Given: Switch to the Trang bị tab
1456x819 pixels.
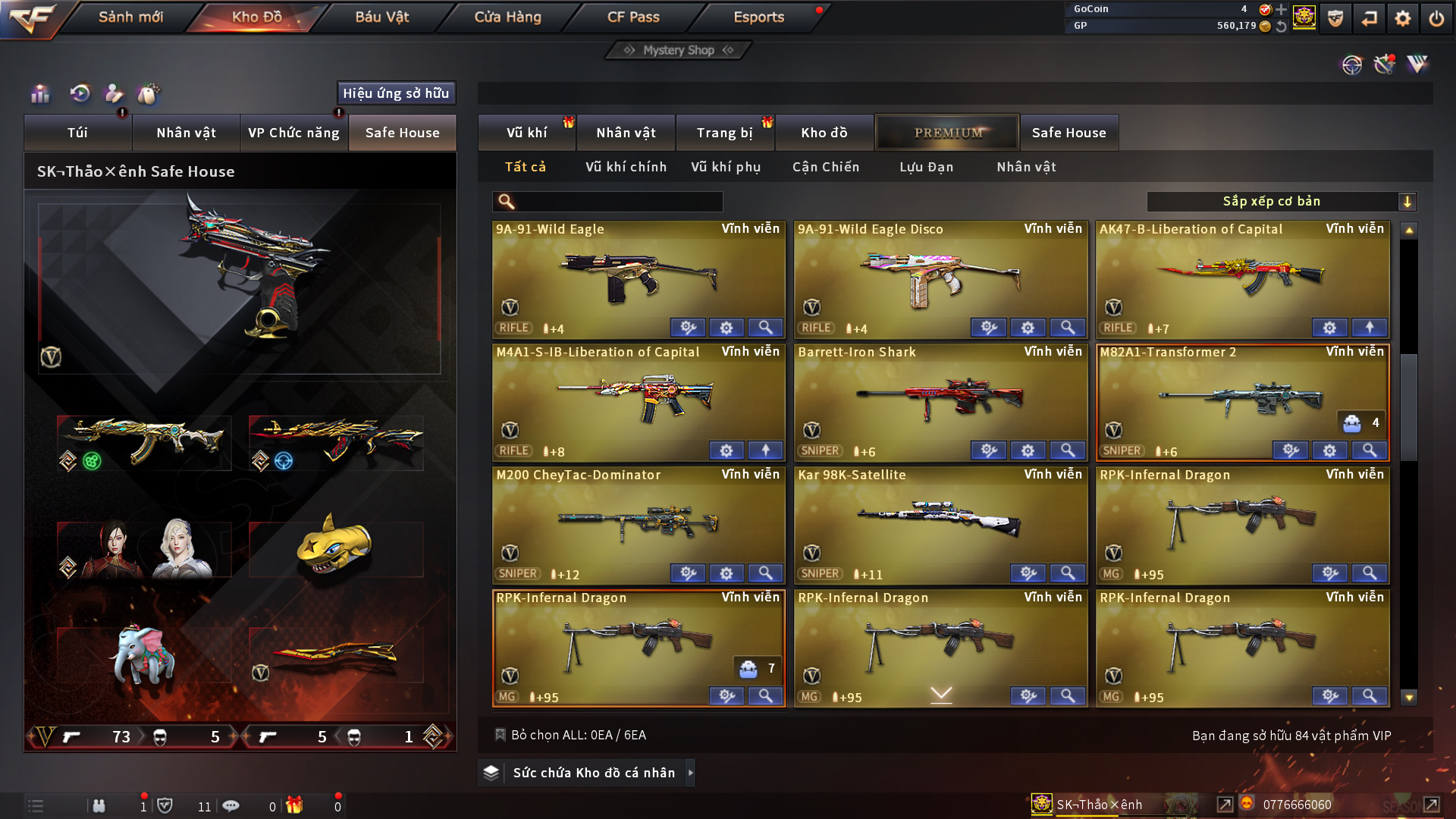Looking at the screenshot, I should point(724,133).
